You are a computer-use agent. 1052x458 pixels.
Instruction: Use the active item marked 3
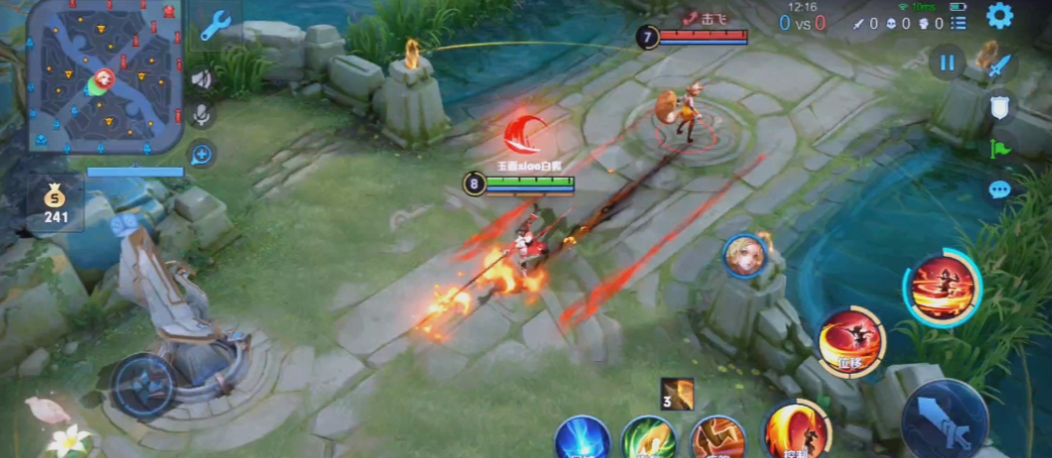[679, 394]
